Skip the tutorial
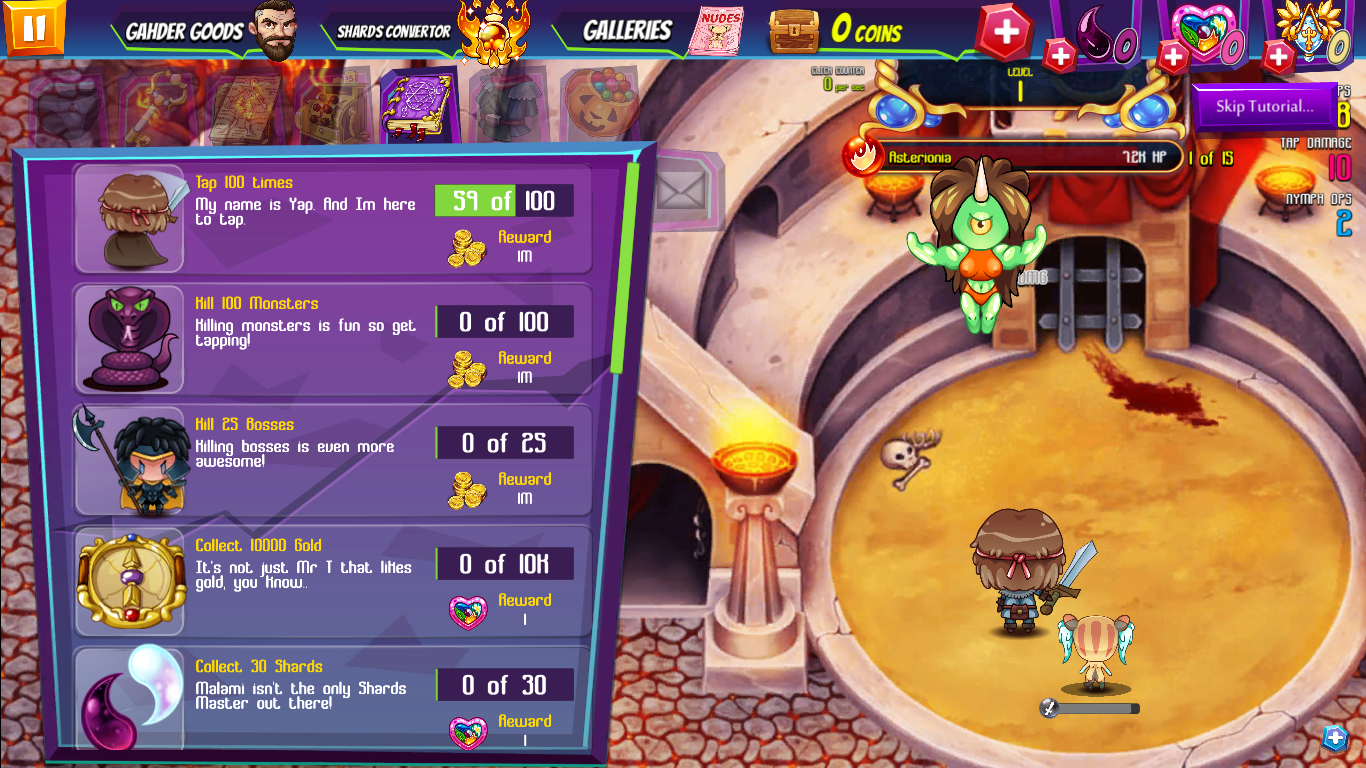Image resolution: width=1366 pixels, height=768 pixels. coord(1264,106)
